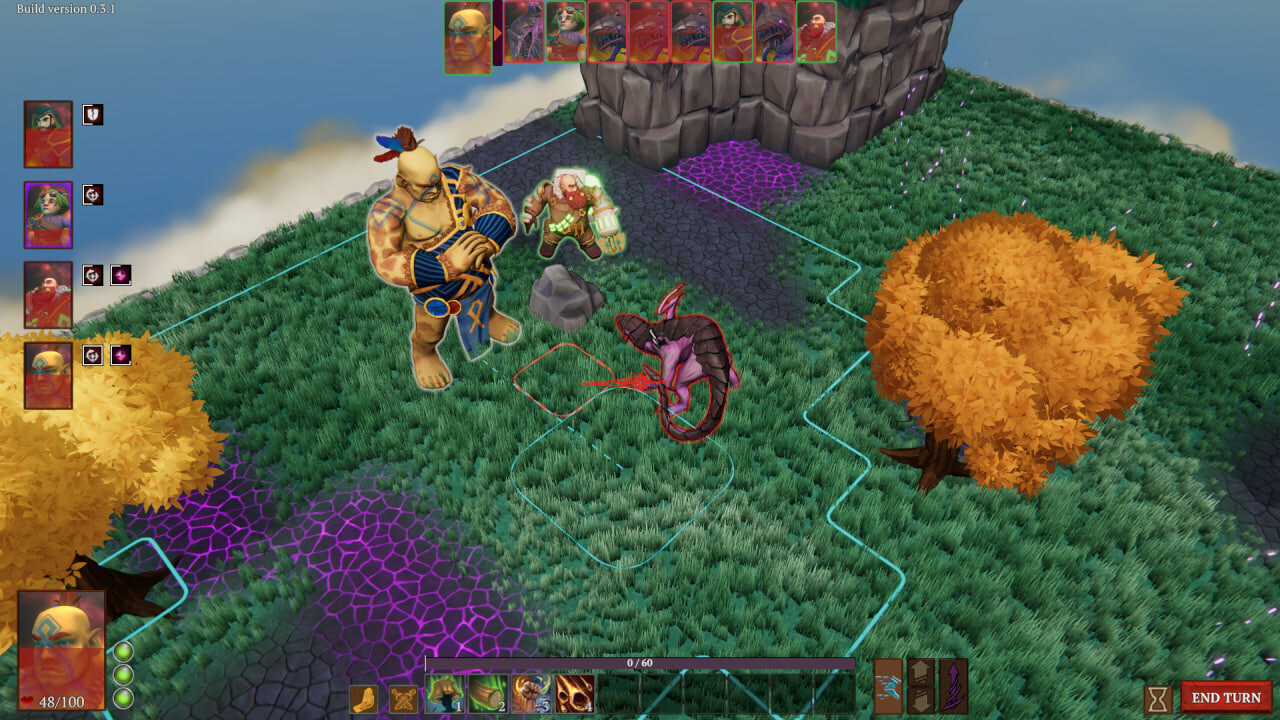The height and width of the screenshot is (720, 1280).
Task: Use the green log ability in slot 2
Action: (489, 694)
